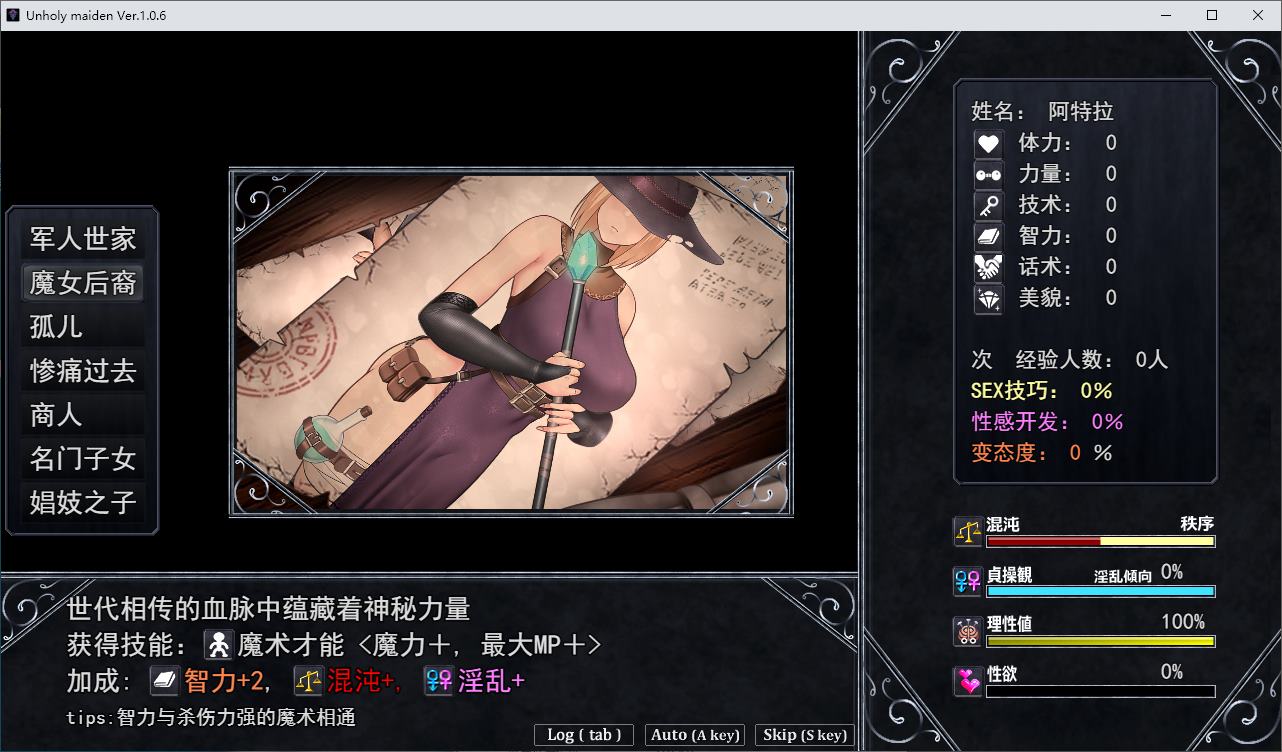The image size is (1282, 752).
Task: Click the gender symbols icon beside 貞操観
Action: pyautogui.click(x=966, y=582)
